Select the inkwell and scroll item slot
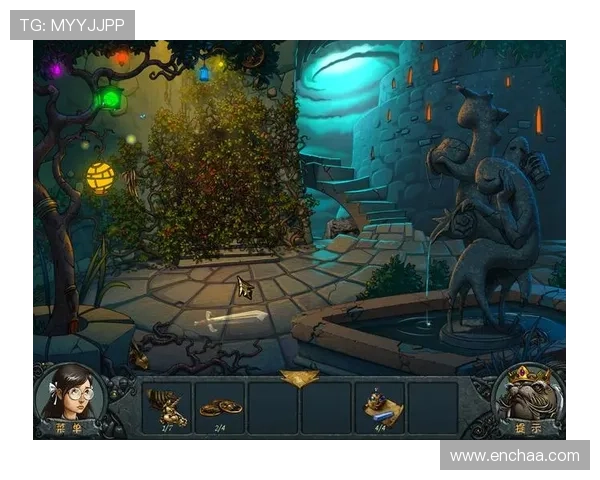 click(x=380, y=407)
